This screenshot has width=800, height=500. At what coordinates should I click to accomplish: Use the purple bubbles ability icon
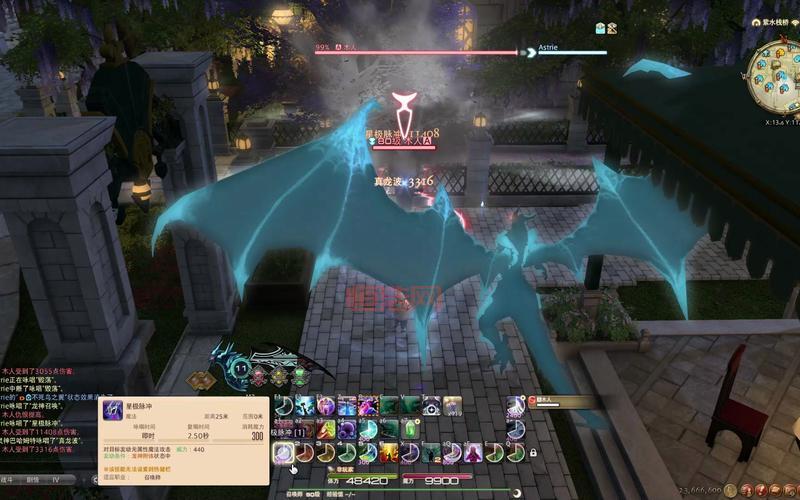click(x=347, y=429)
